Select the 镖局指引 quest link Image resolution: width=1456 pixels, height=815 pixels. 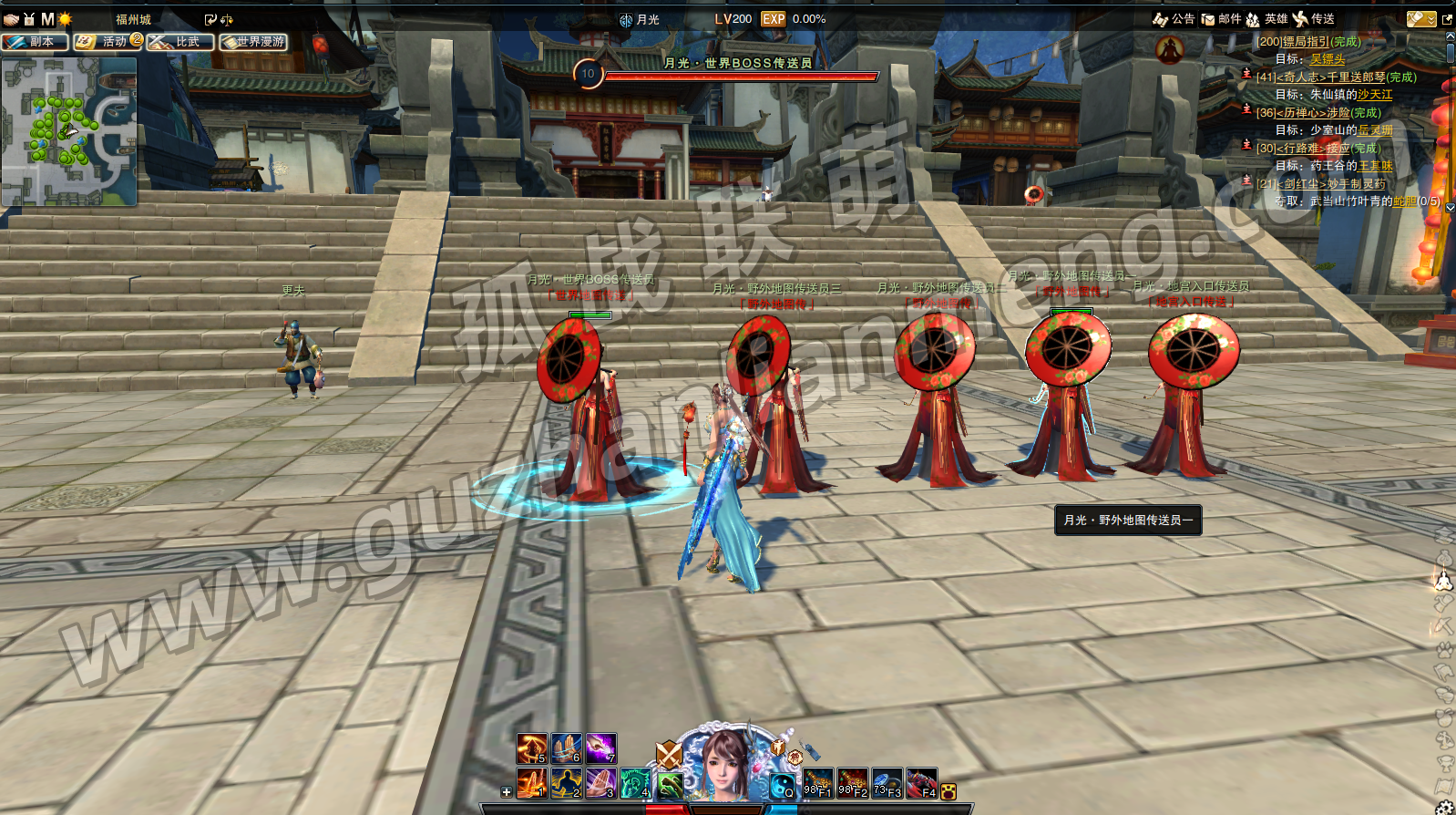(1306, 42)
